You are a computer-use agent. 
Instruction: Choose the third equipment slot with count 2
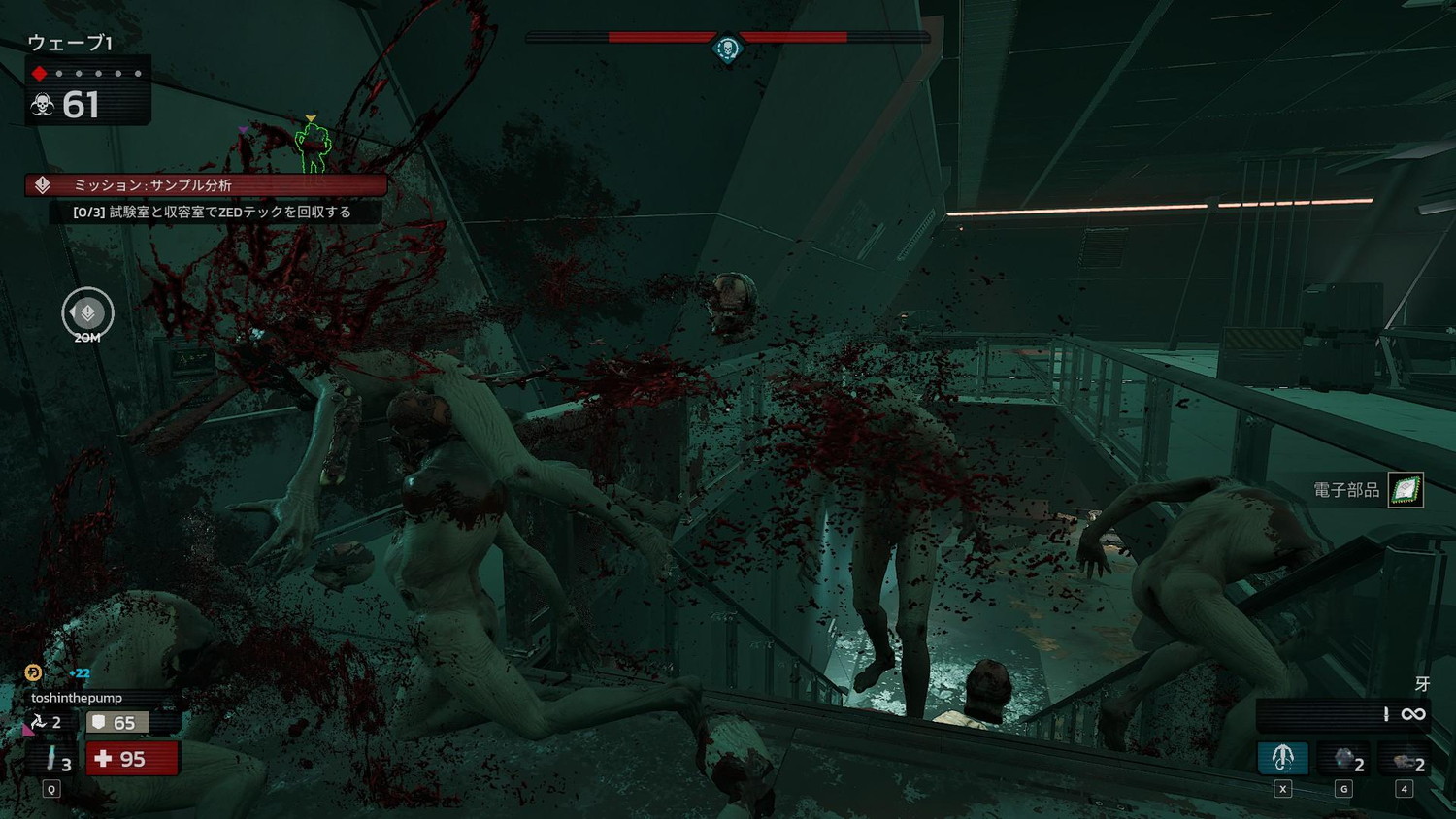click(x=1405, y=759)
